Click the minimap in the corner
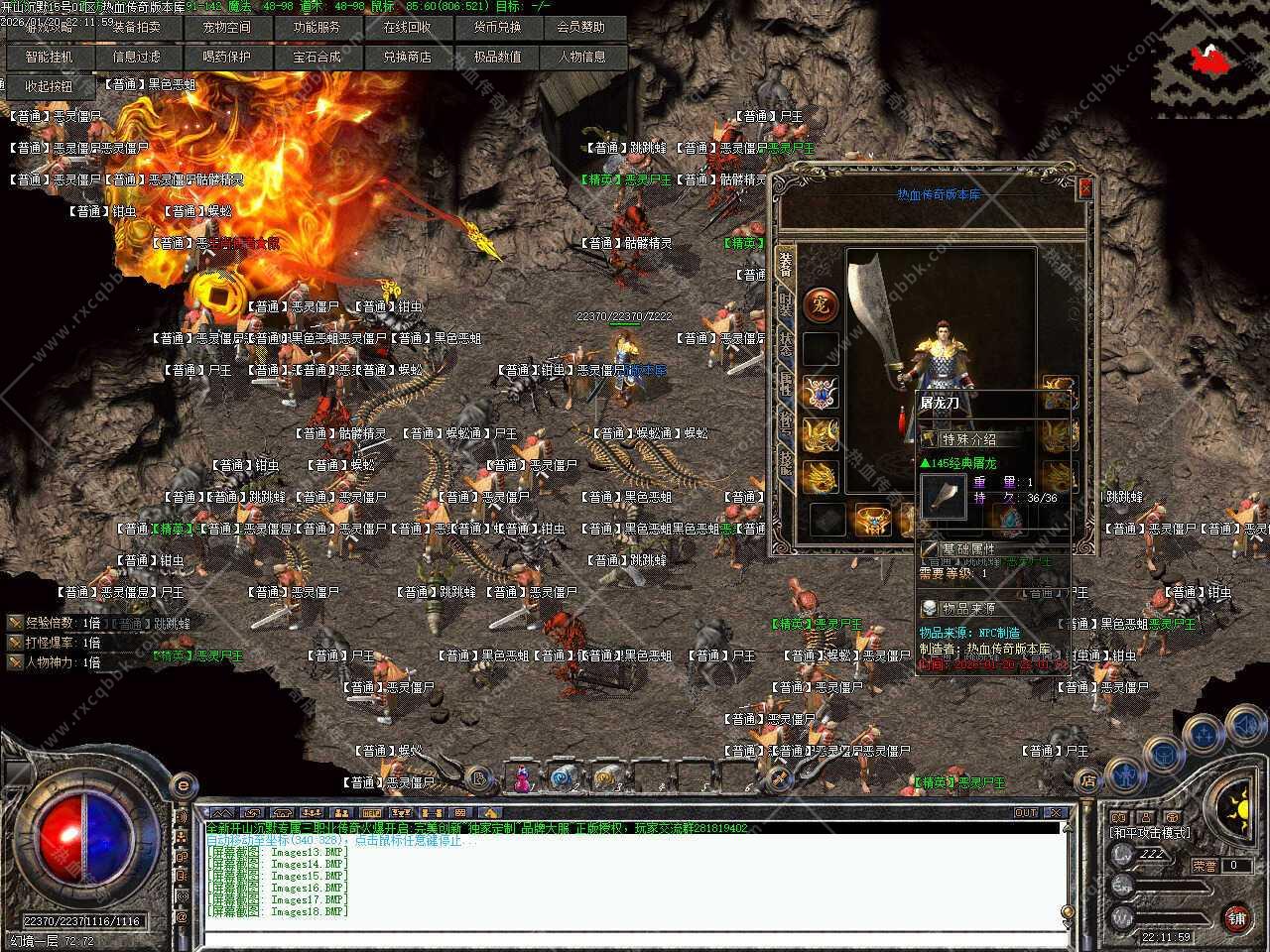Image resolution: width=1270 pixels, height=952 pixels. point(1209,59)
